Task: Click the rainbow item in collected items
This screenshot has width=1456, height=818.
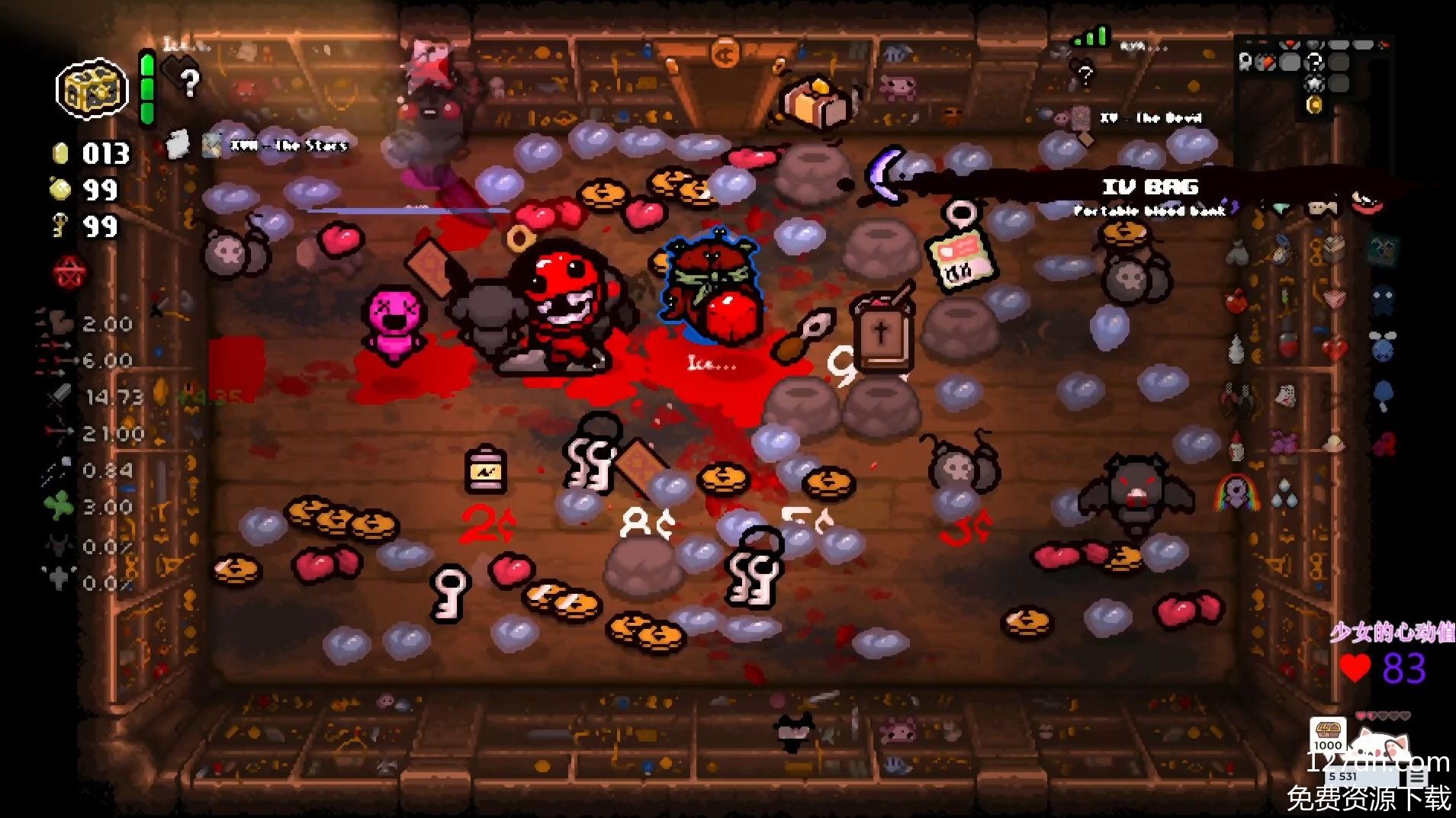Action: (x=1236, y=492)
